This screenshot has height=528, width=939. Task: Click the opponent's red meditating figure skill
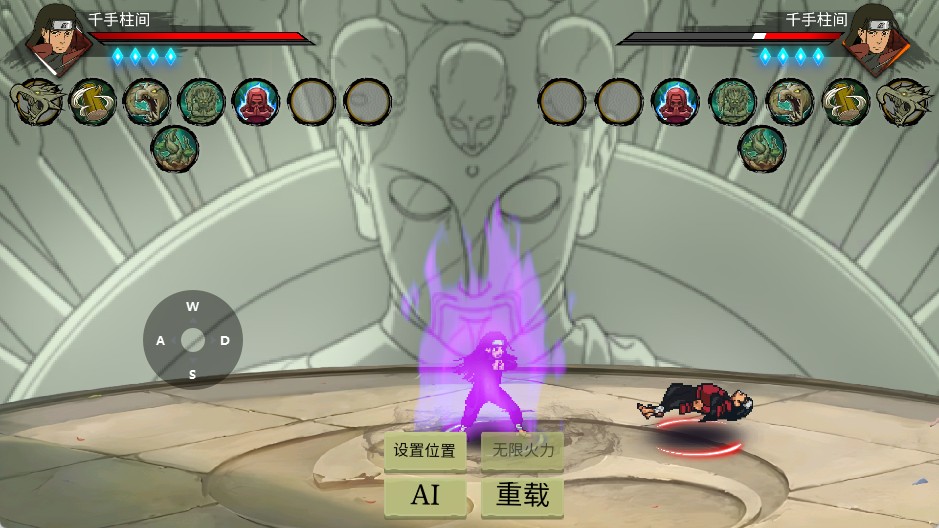(676, 101)
